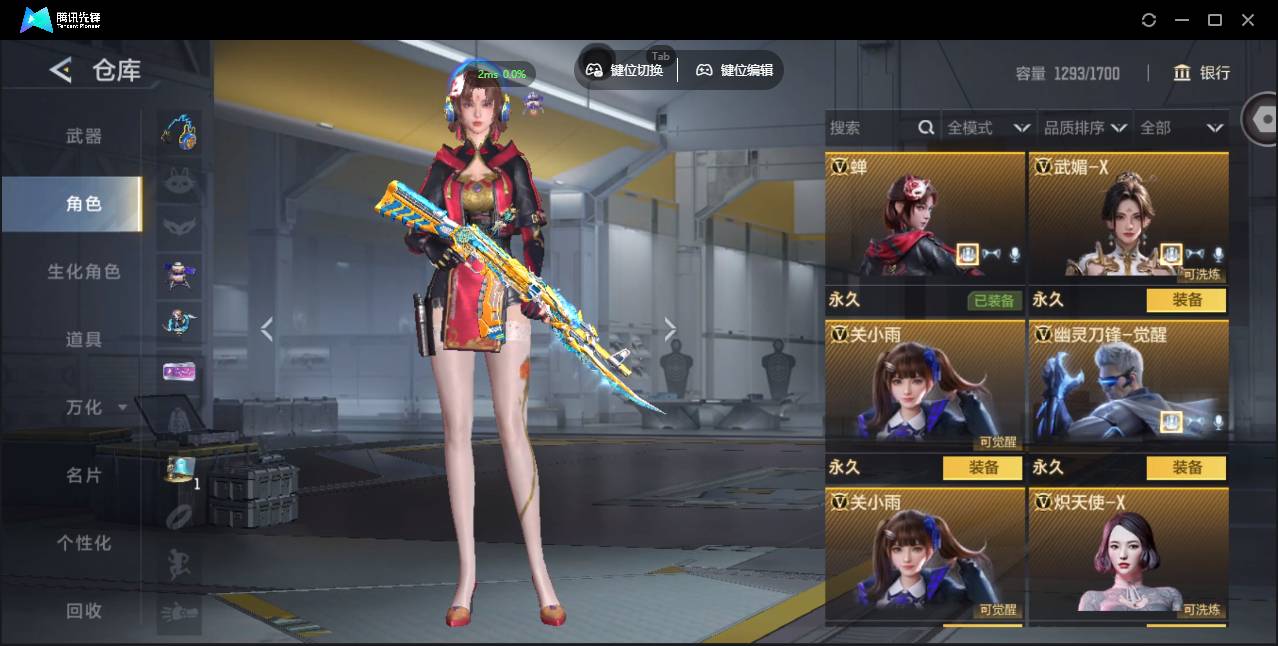The height and width of the screenshot is (646, 1278).
Task: Open the 个性化 category
Action: click(84, 543)
